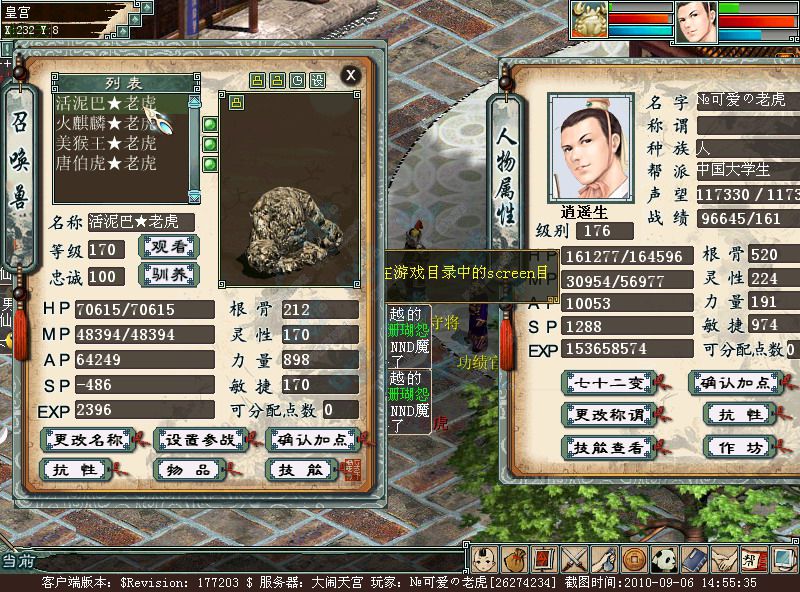Open the 作坊 workshop button
Viewport: 800px width, 592px height.
(x=741, y=447)
